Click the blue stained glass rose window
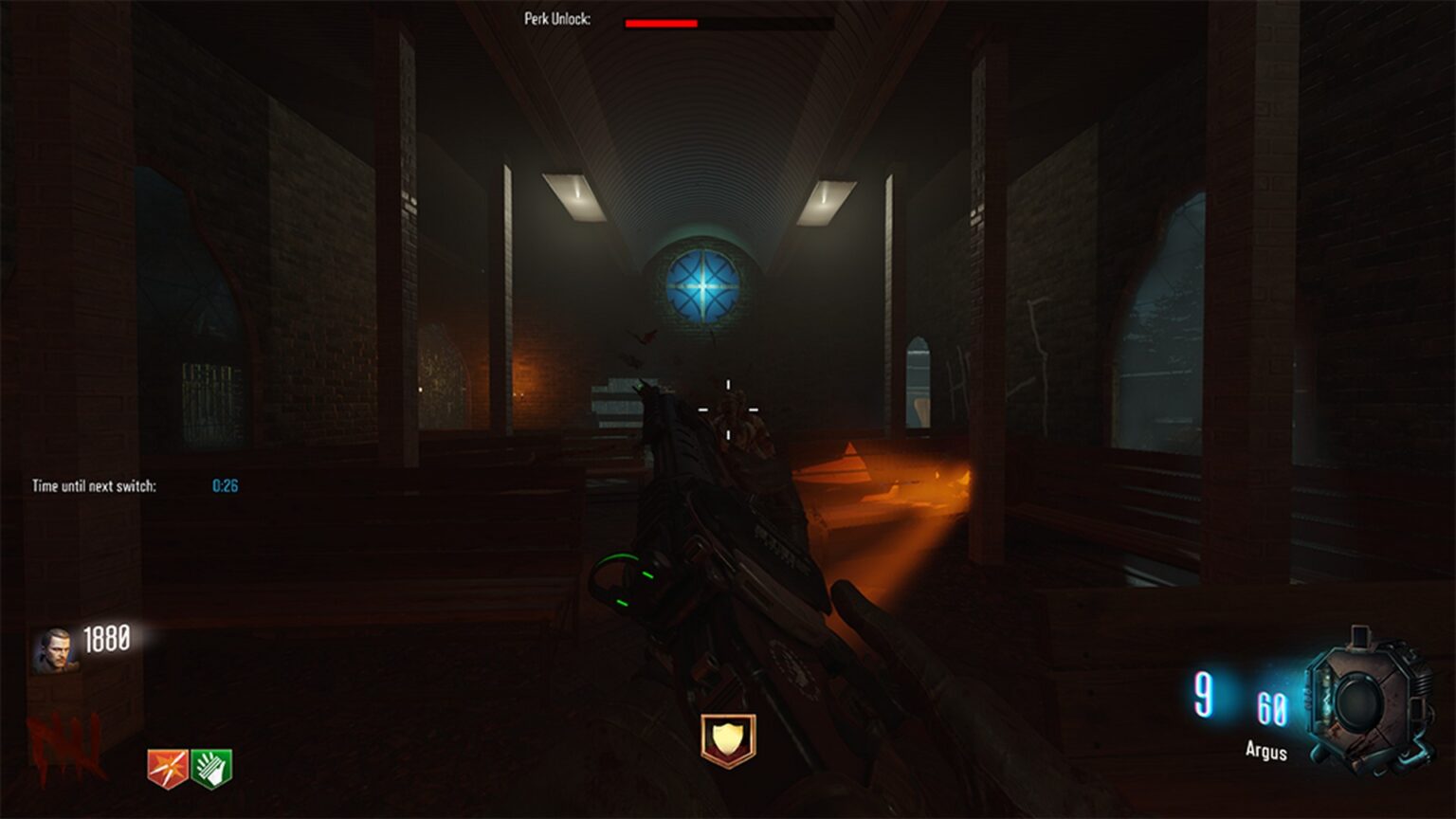The width and height of the screenshot is (1456, 819). 701,286
